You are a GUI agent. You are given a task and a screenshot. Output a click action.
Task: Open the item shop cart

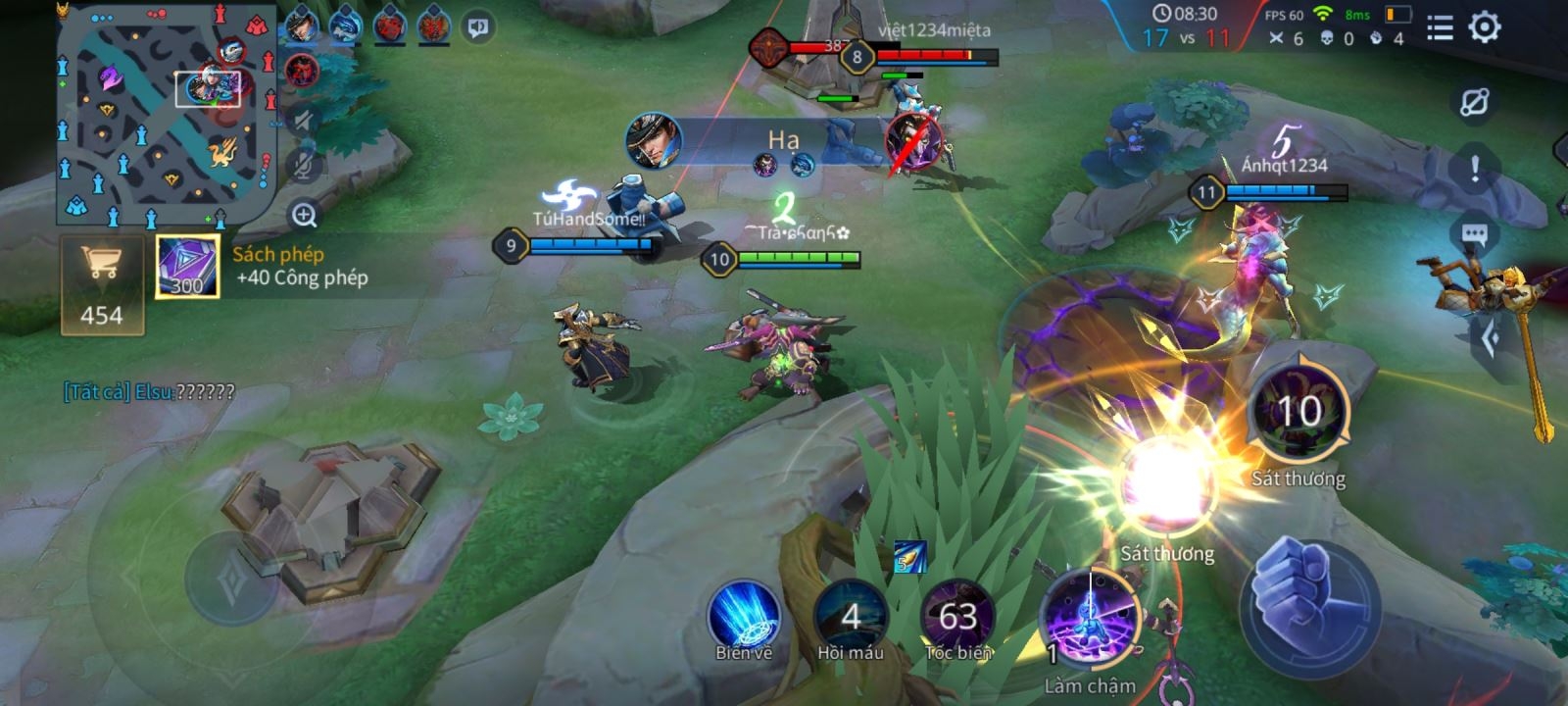102,284
